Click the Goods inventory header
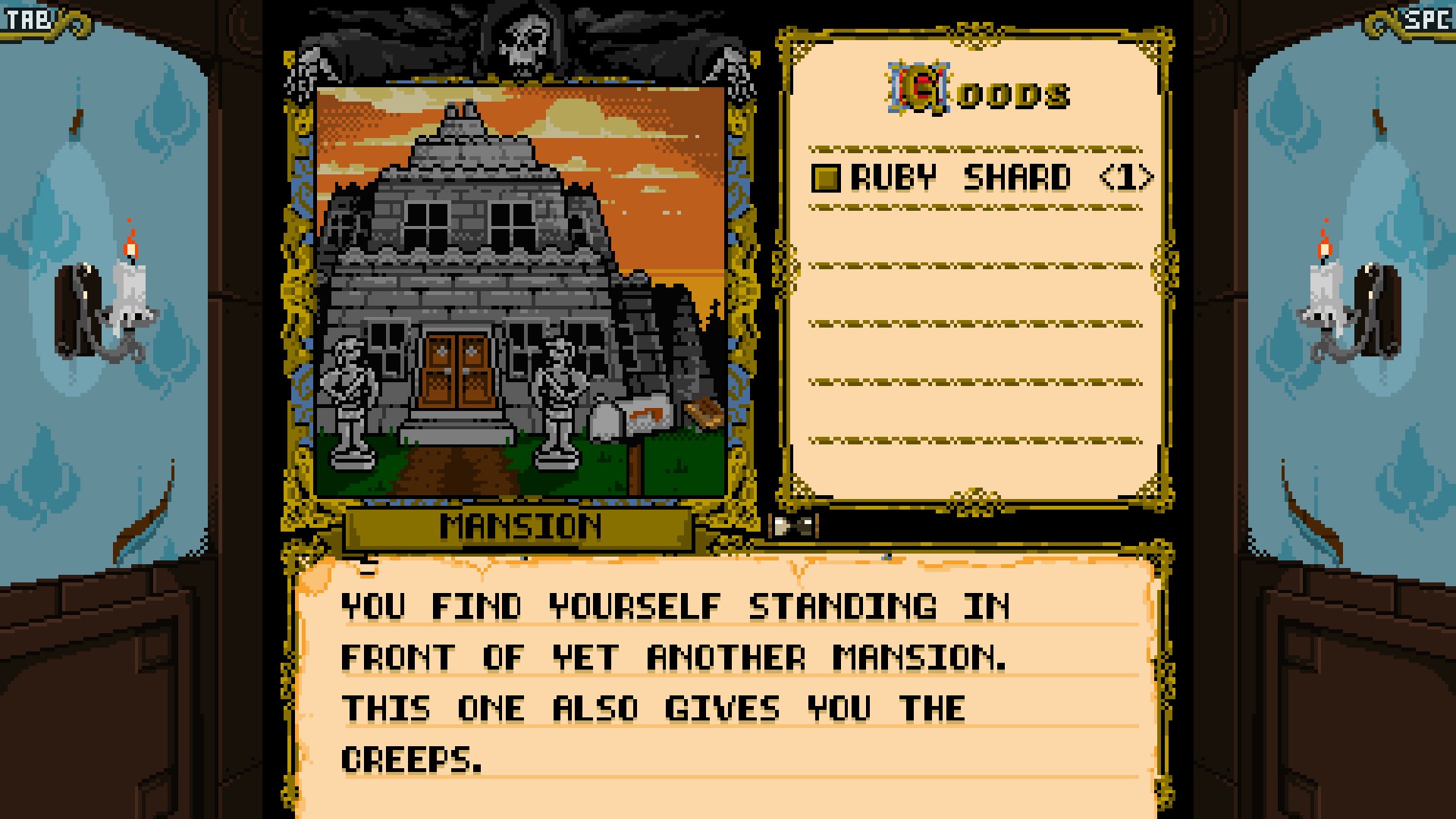Viewport: 1456px width, 819px height. pos(979,93)
